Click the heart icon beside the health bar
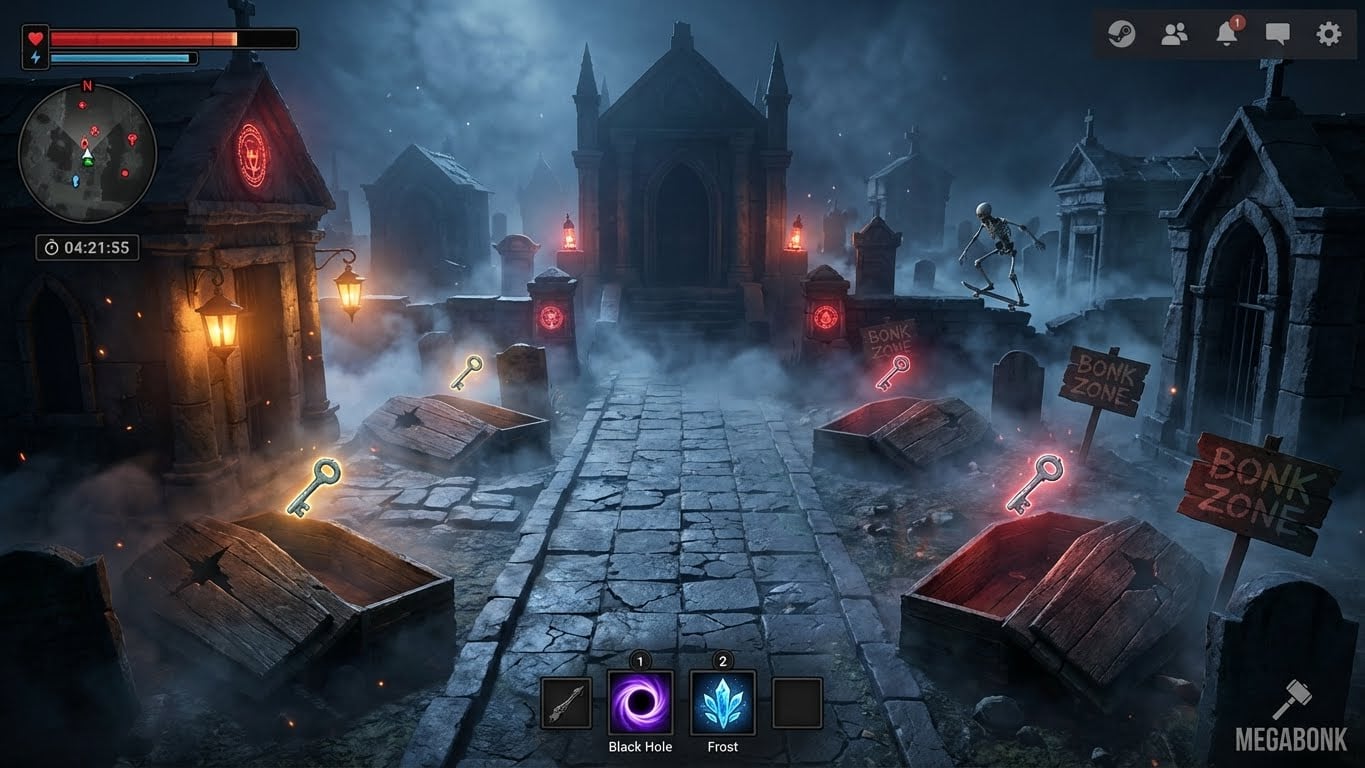The width and height of the screenshot is (1365, 768). (34, 40)
